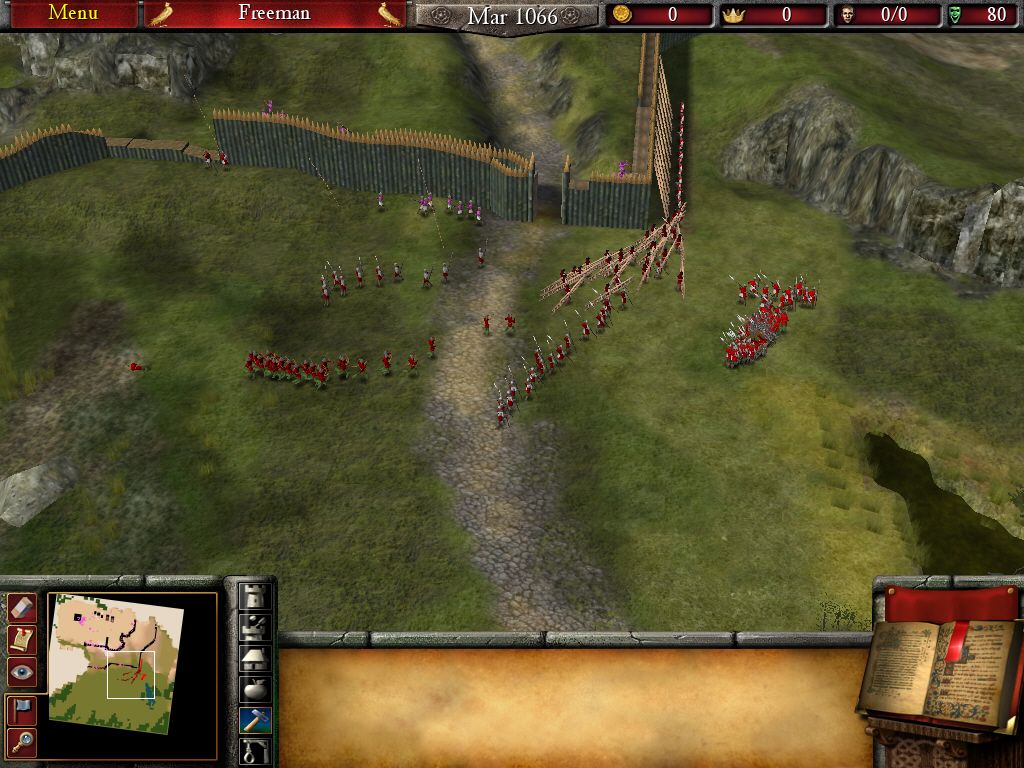The width and height of the screenshot is (1024, 768).
Task: Click the flag button beside the minimap
Action: point(22,709)
